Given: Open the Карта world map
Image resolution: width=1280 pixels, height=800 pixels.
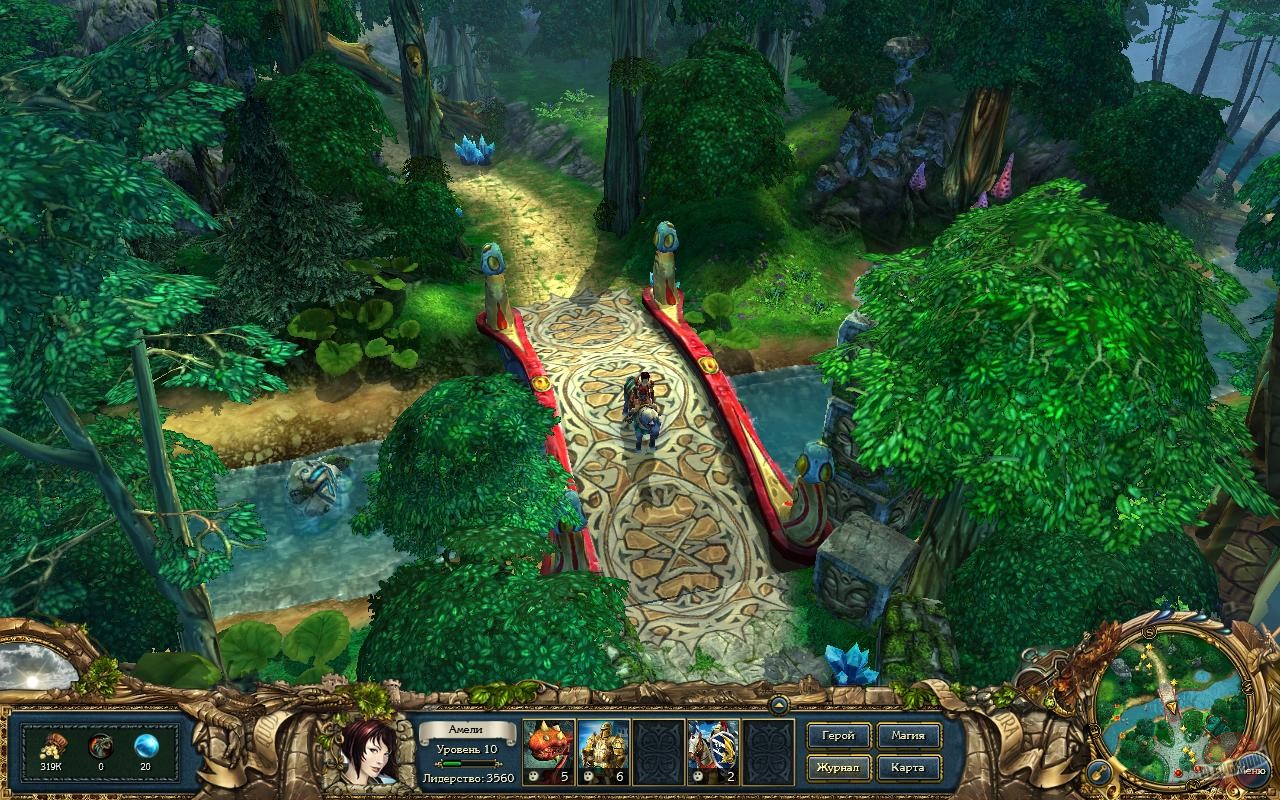Looking at the screenshot, I should (x=909, y=768).
